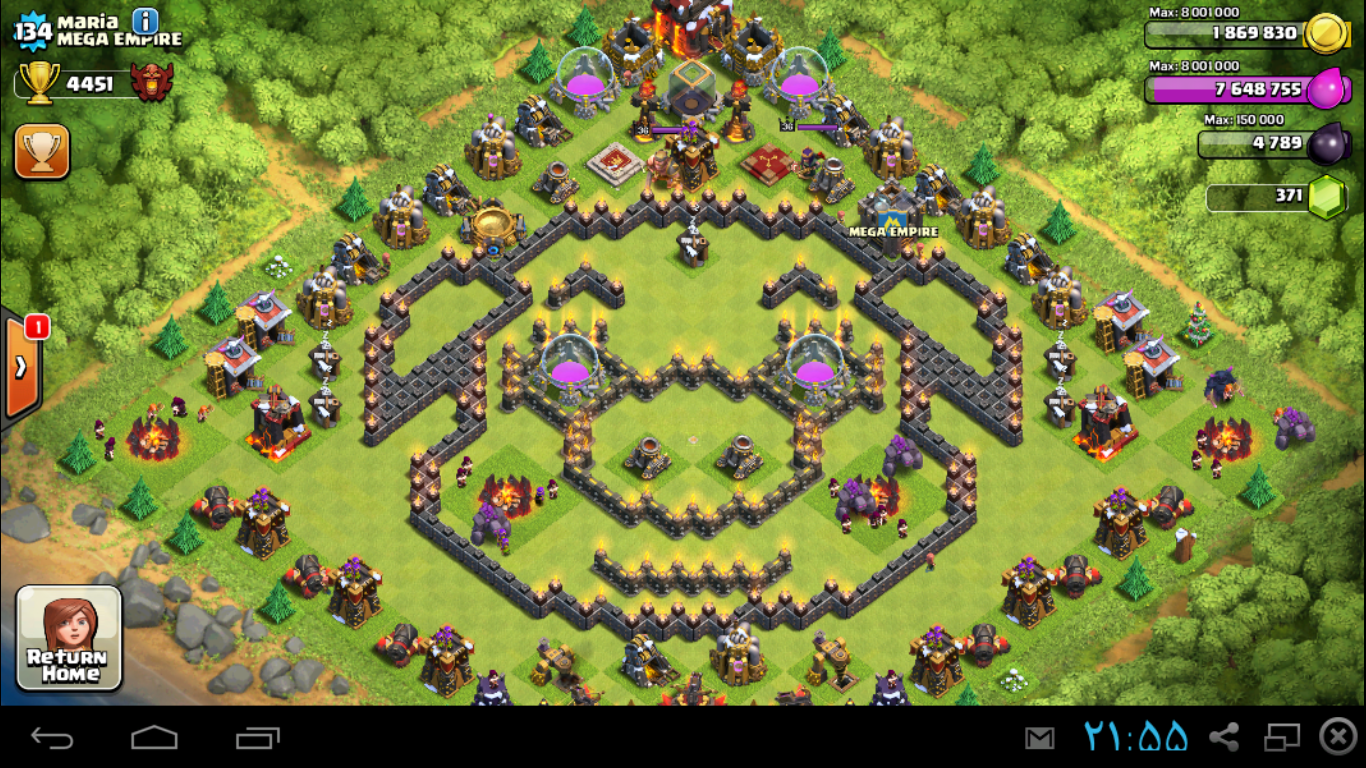
Task: Tap the Android back arrow
Action: click(x=52, y=738)
